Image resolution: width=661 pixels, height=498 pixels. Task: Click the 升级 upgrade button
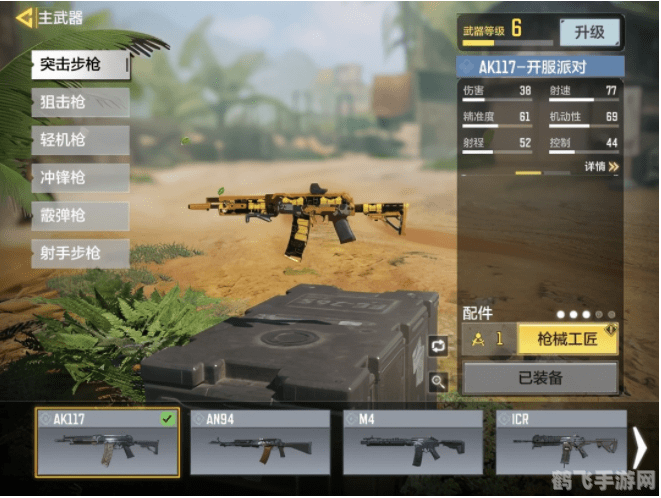click(x=589, y=32)
